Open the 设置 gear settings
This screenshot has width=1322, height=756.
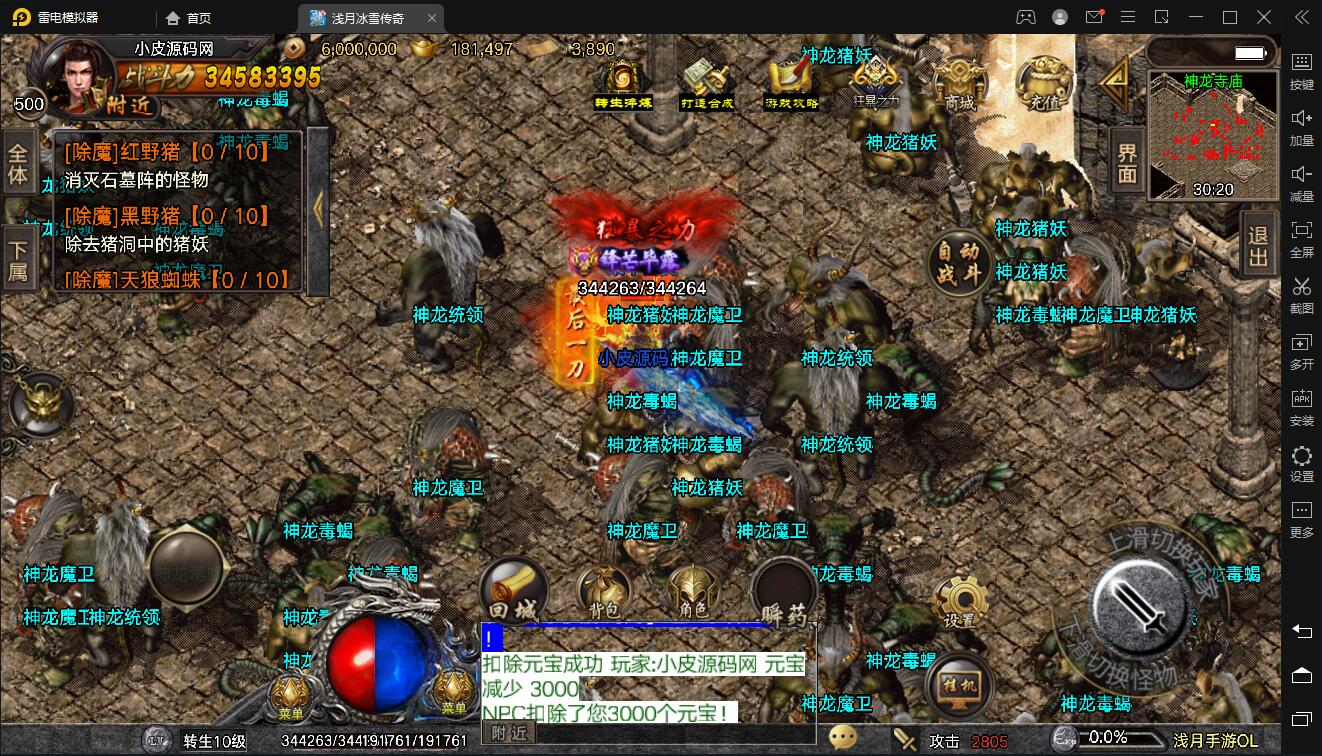tap(960, 602)
